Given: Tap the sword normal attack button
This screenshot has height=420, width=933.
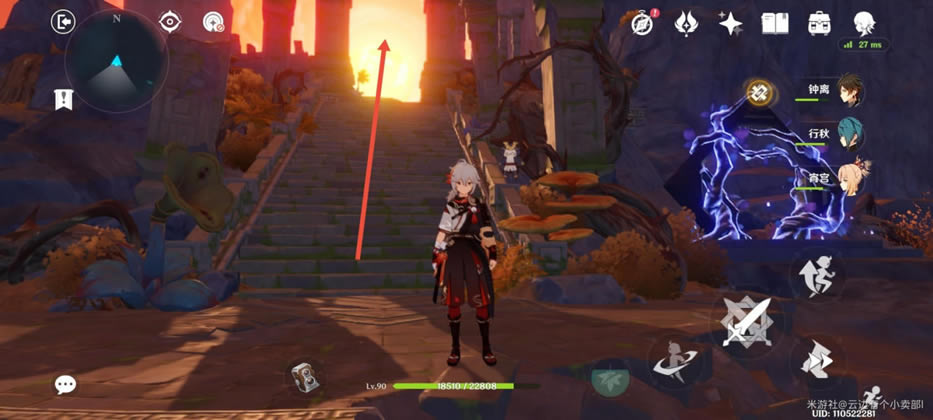Looking at the screenshot, I should [x=748, y=322].
